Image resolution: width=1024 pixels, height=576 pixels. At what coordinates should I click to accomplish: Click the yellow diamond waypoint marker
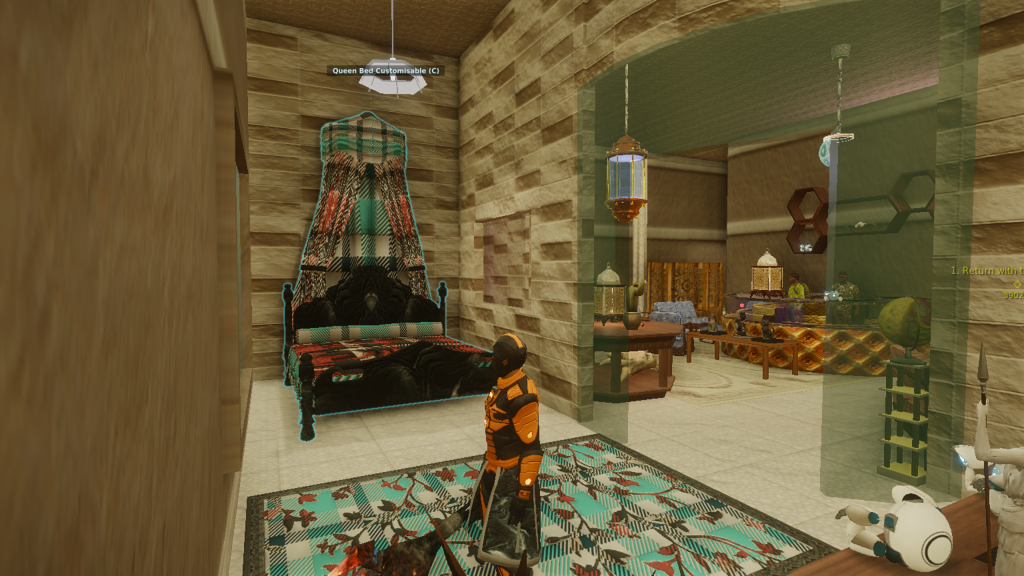point(1017,283)
